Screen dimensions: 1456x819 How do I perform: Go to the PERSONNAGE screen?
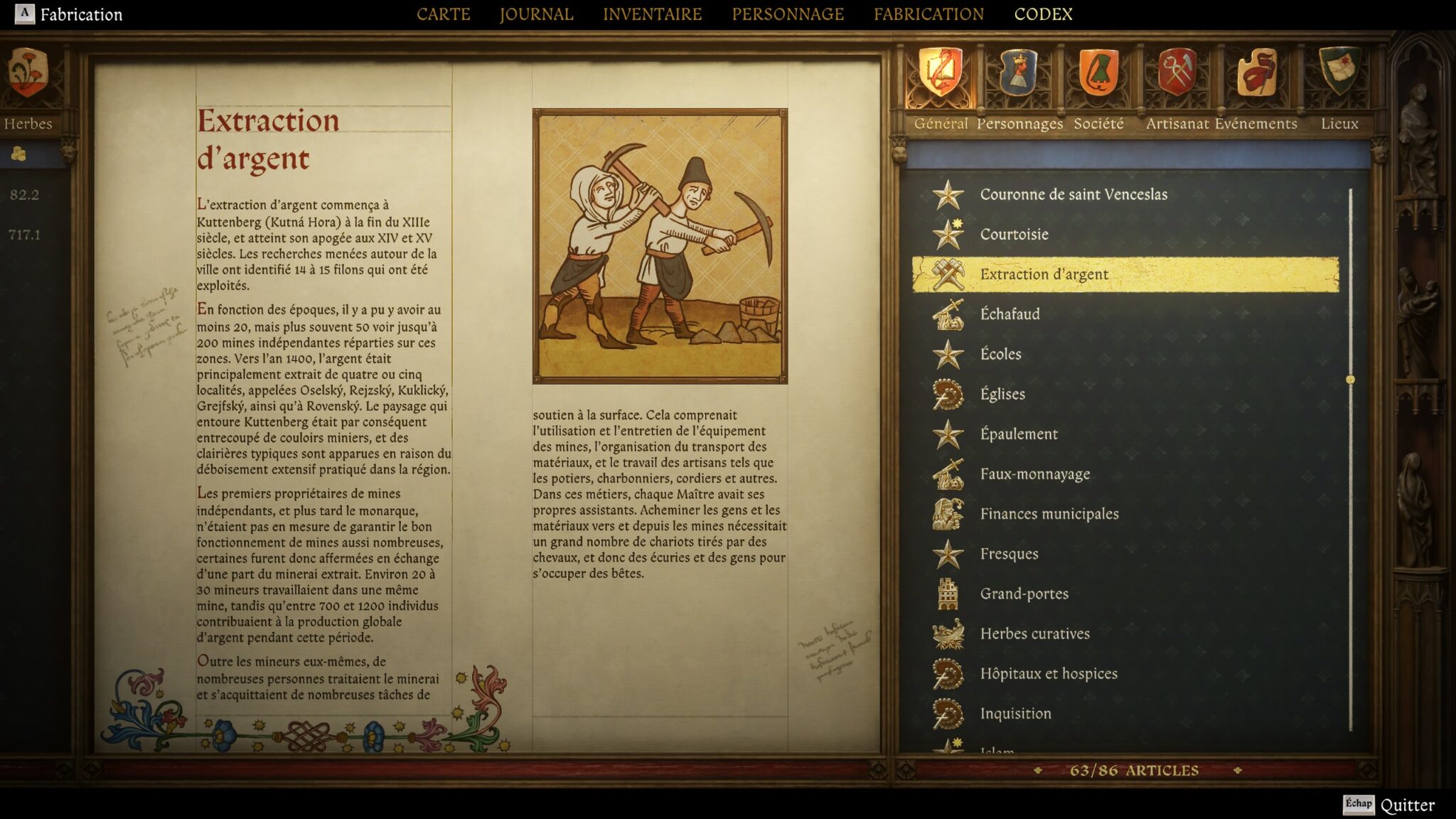pos(788,14)
